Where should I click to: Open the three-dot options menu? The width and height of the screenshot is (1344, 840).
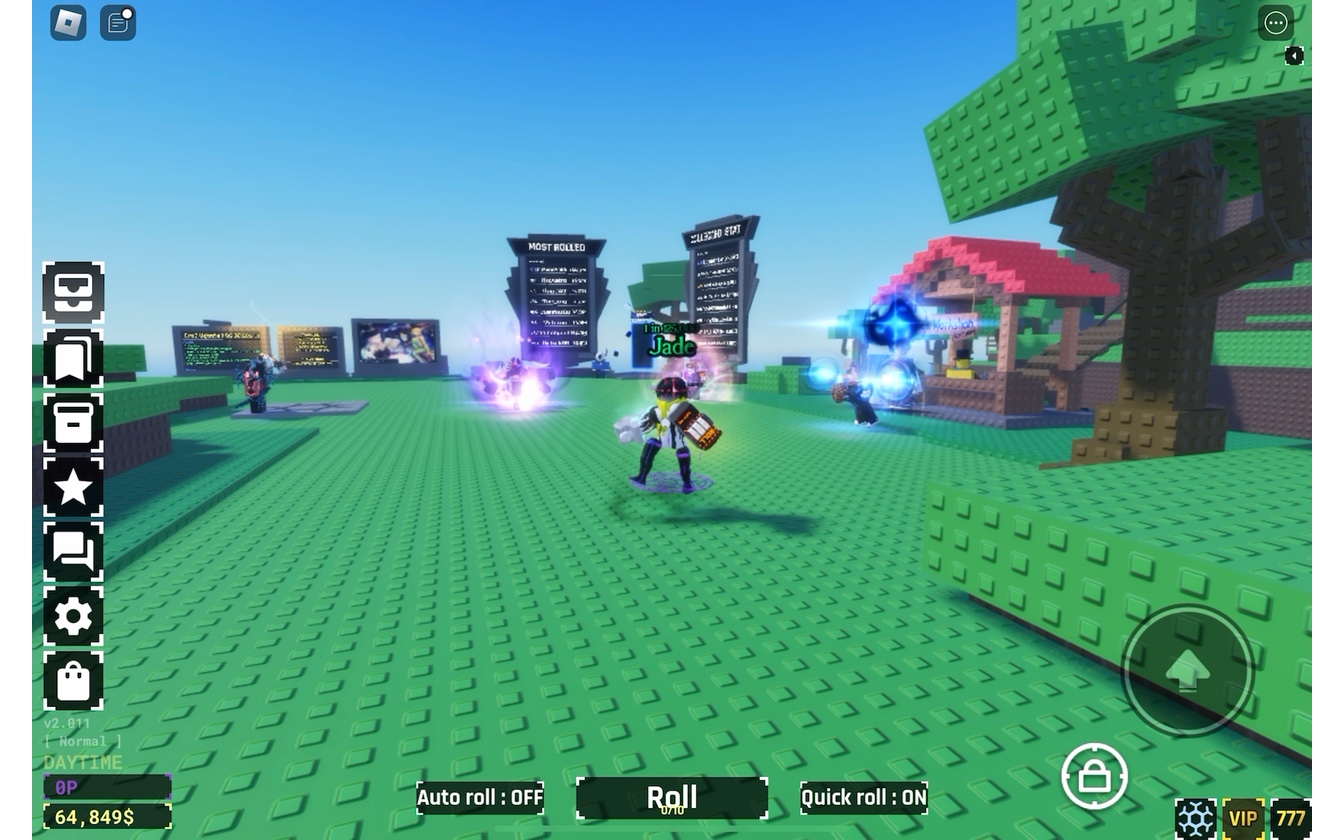(x=1275, y=23)
